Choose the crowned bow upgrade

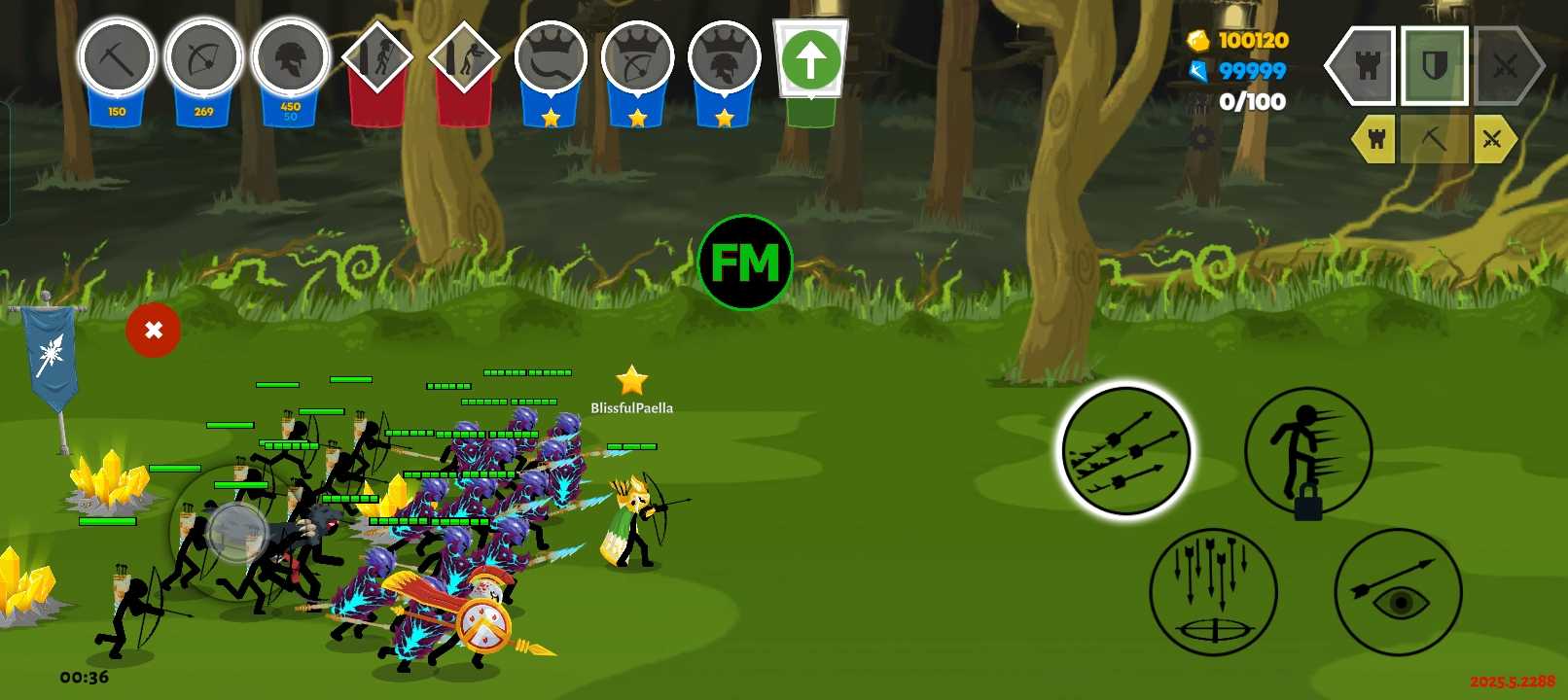(x=637, y=60)
